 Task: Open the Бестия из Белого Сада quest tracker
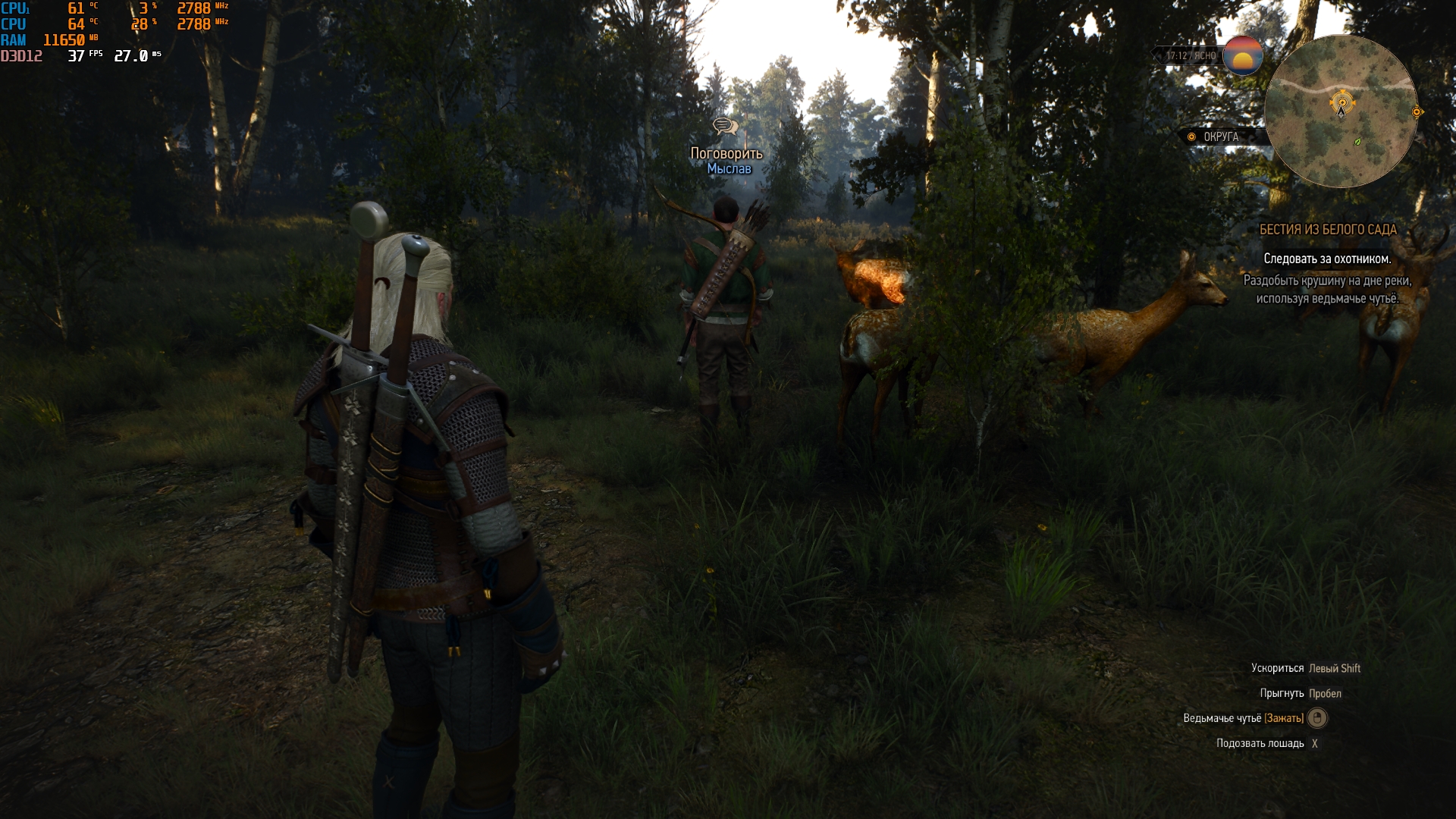(1327, 230)
